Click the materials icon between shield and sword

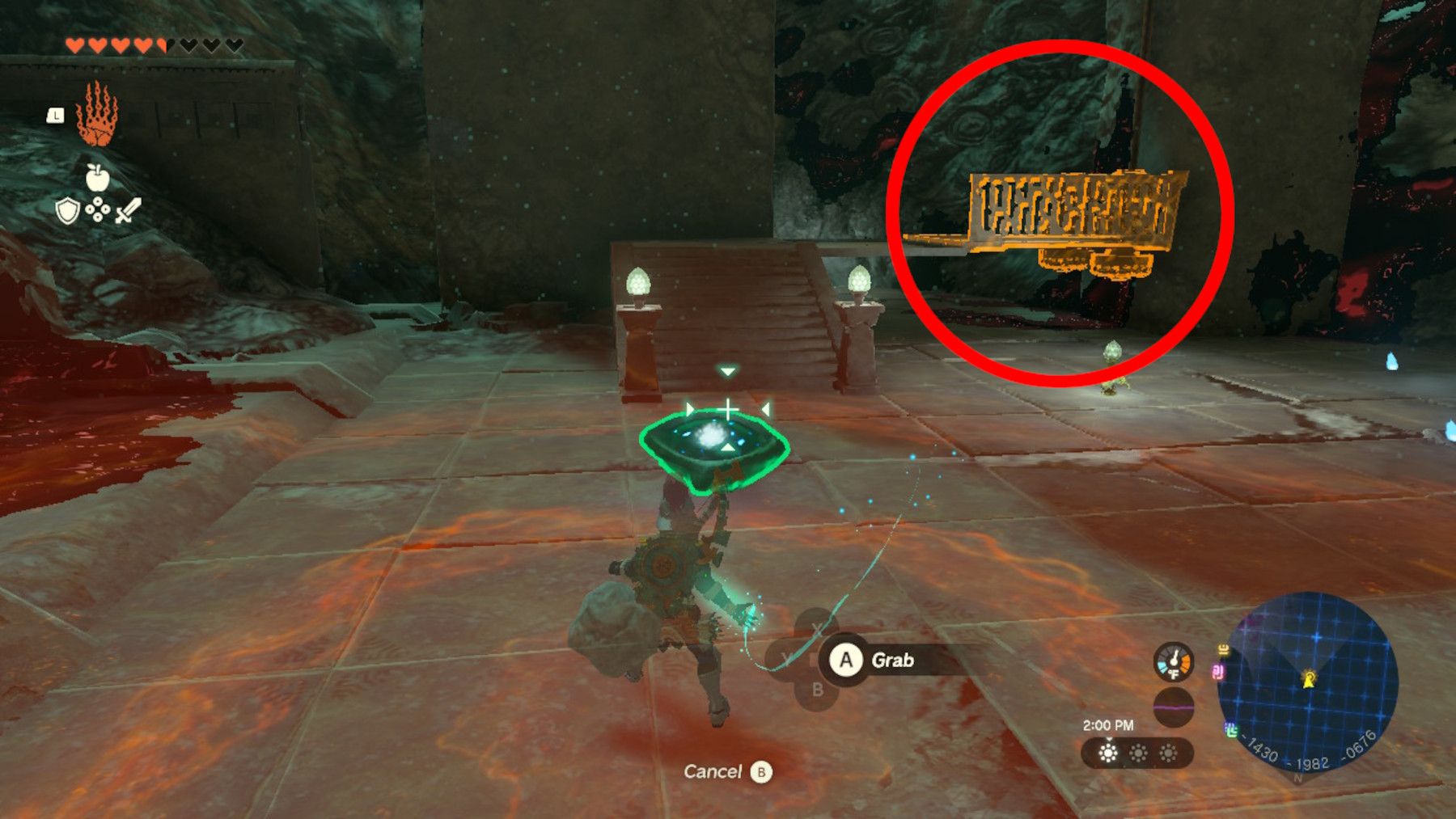97,209
